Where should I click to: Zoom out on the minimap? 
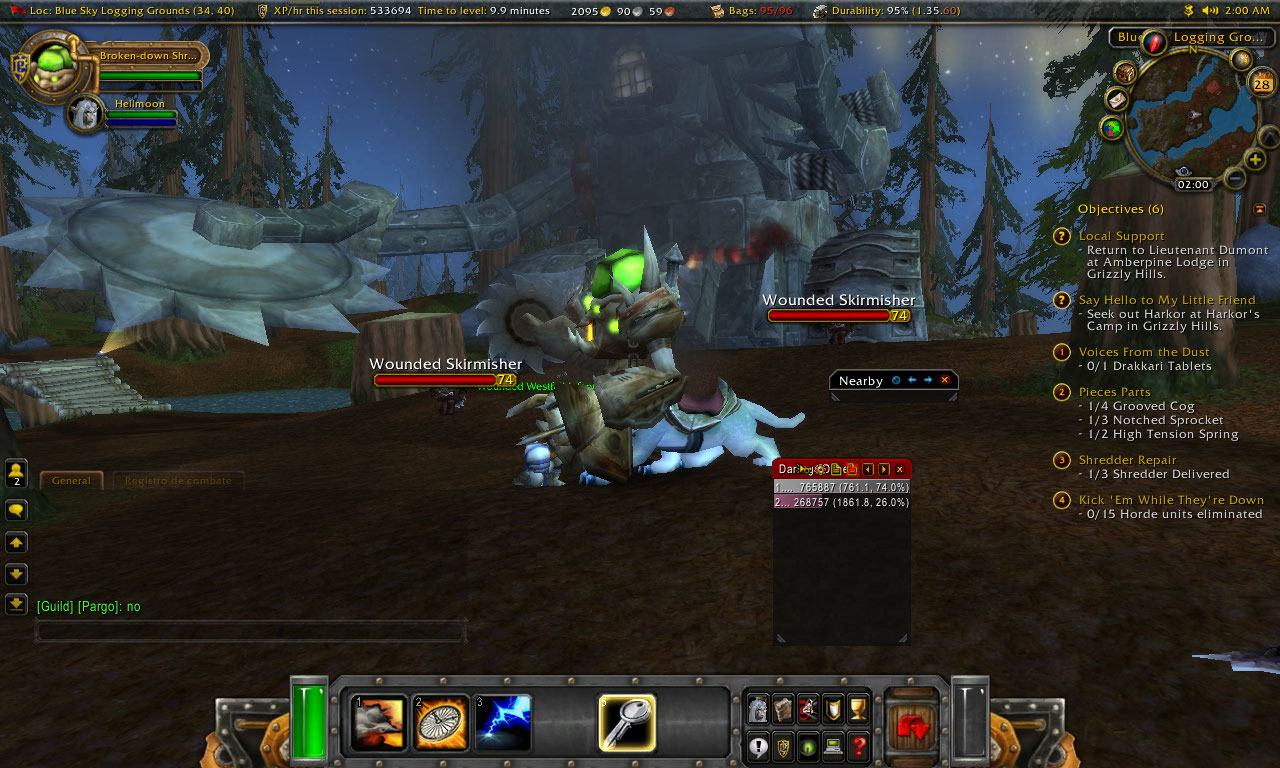(1235, 179)
